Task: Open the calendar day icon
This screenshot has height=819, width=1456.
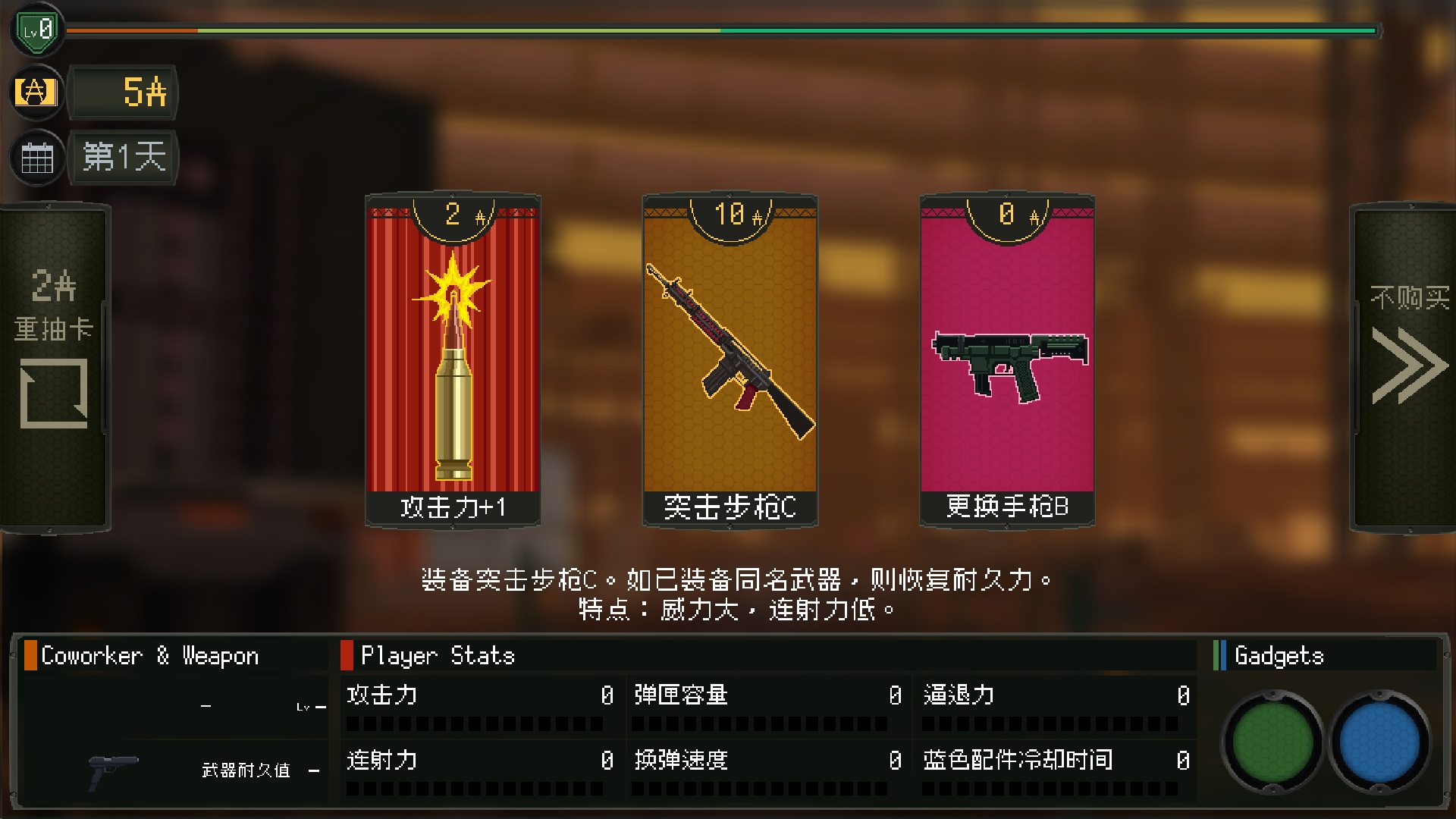Action: pyautogui.click(x=36, y=158)
